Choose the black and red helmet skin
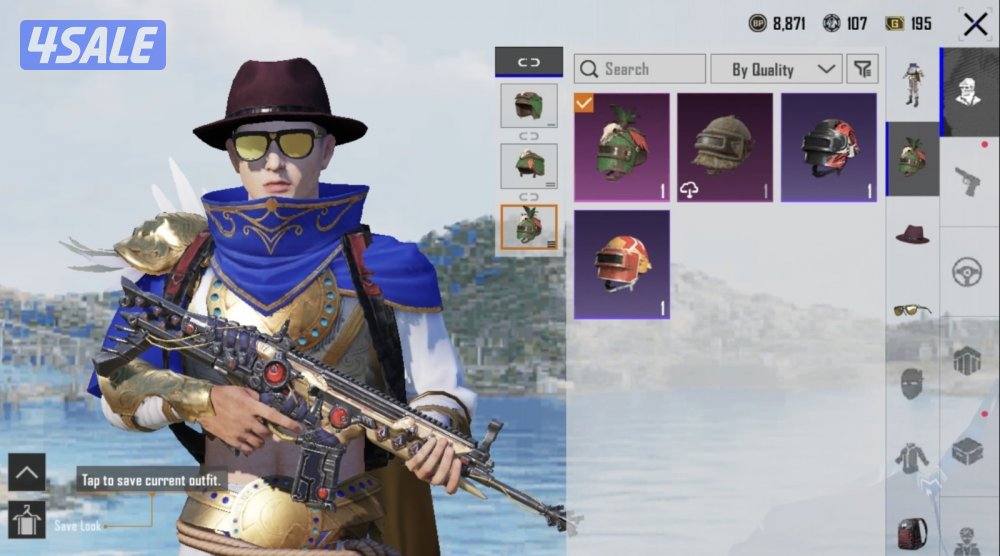 coord(829,148)
